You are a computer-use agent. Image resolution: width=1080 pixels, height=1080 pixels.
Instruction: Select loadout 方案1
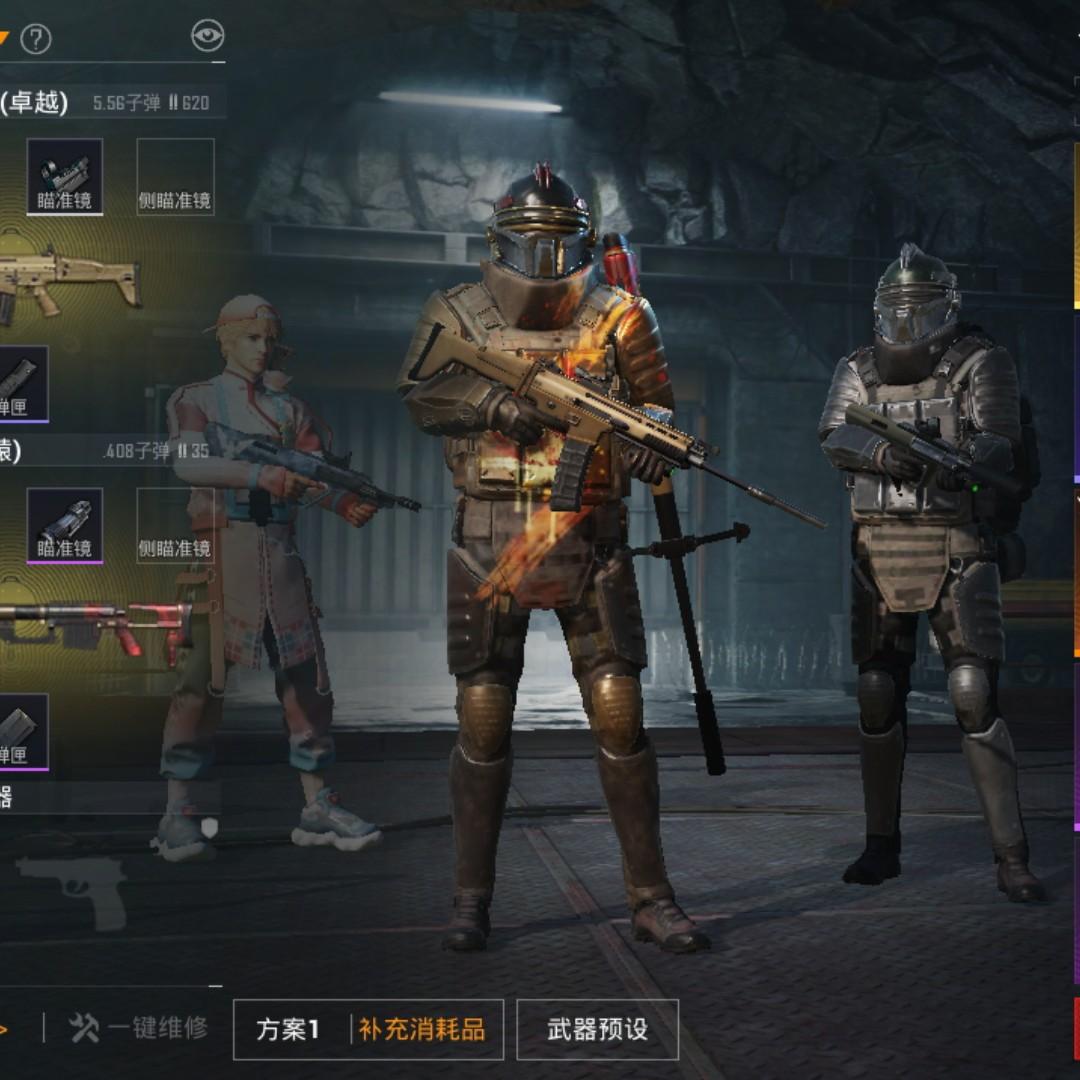tap(288, 1029)
